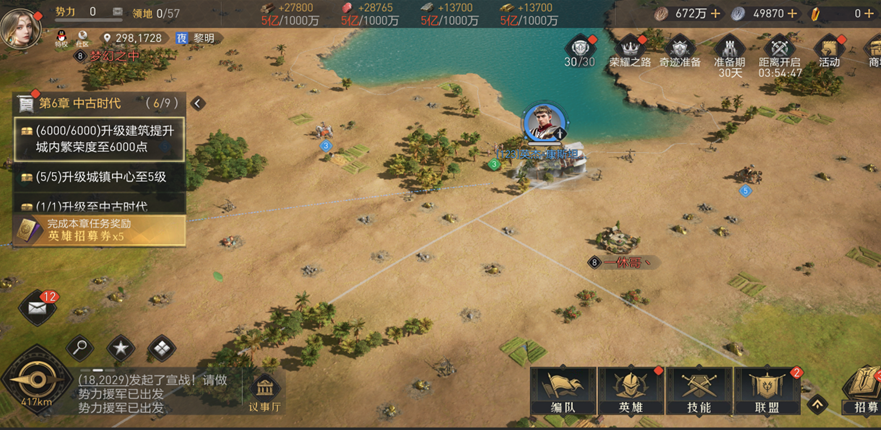This screenshot has height=430, width=881.
Task: Add more silver currency with the plus
Action: 792,14
